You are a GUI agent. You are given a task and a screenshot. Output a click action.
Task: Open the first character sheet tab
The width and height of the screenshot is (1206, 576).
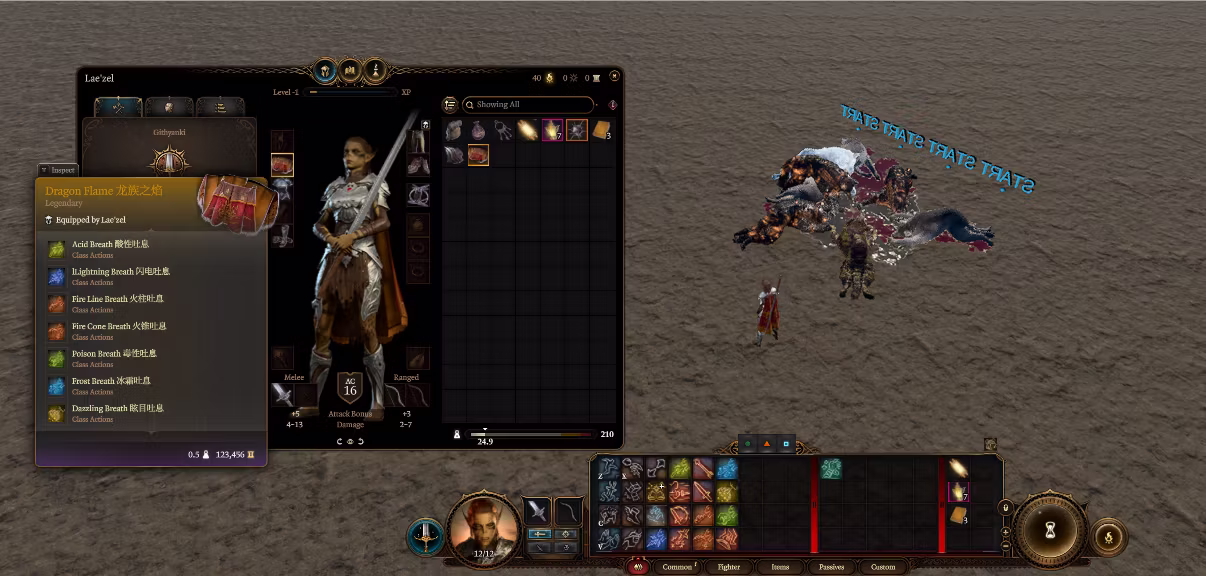[118, 107]
